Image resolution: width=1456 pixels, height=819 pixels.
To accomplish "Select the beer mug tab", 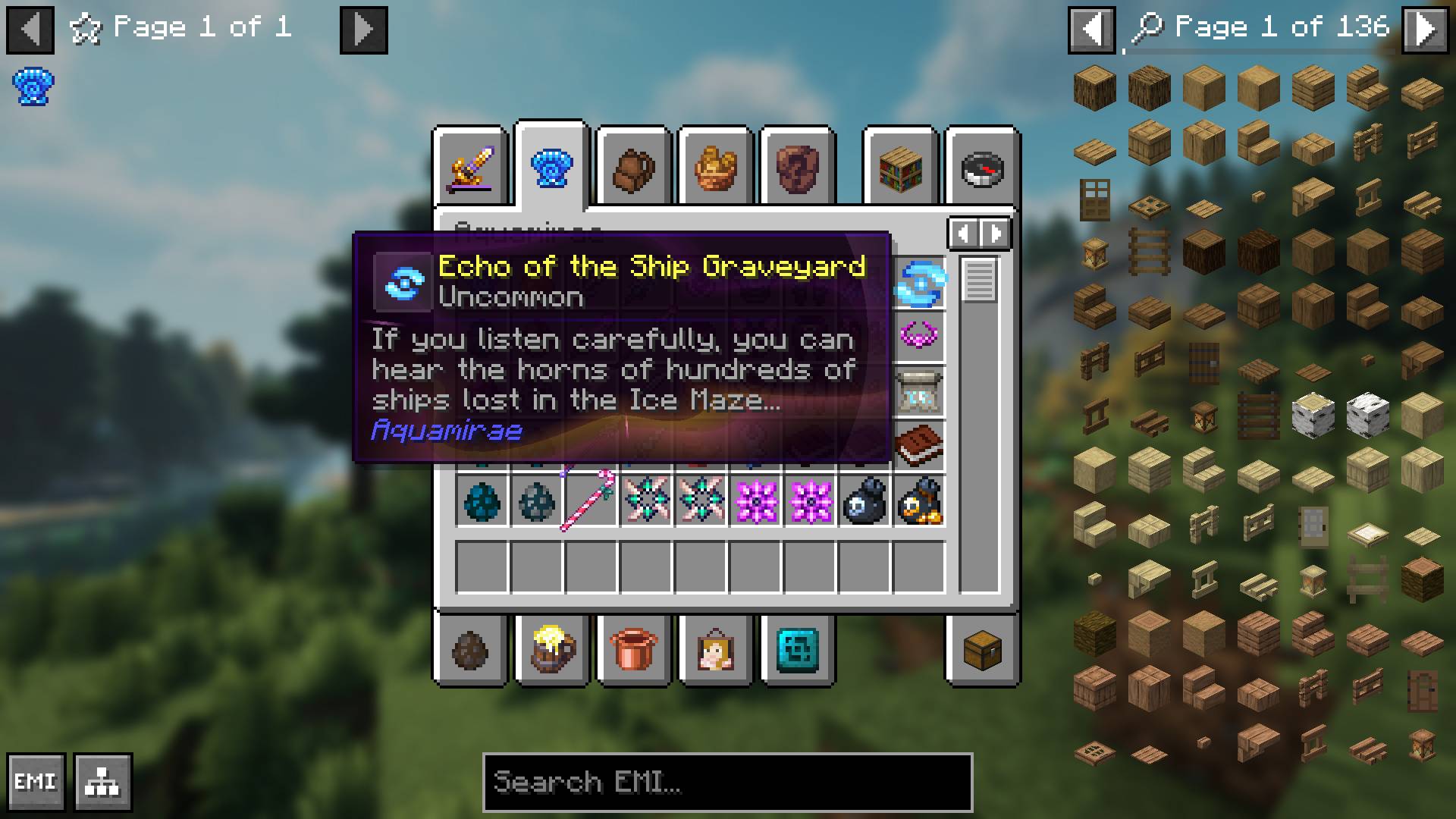I will coord(552,650).
